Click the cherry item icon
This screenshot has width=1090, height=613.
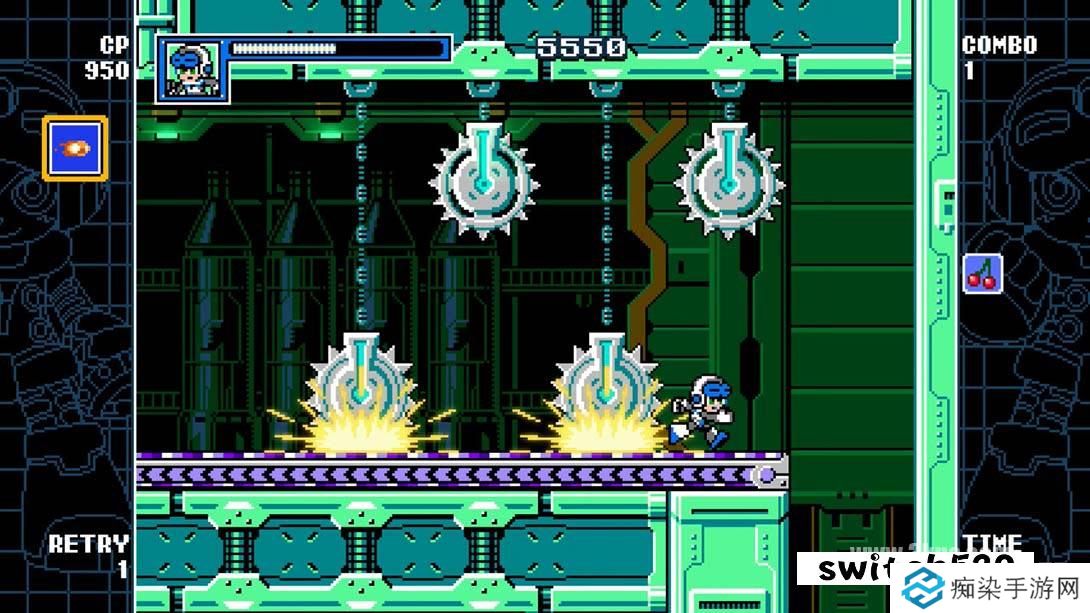coord(982,273)
